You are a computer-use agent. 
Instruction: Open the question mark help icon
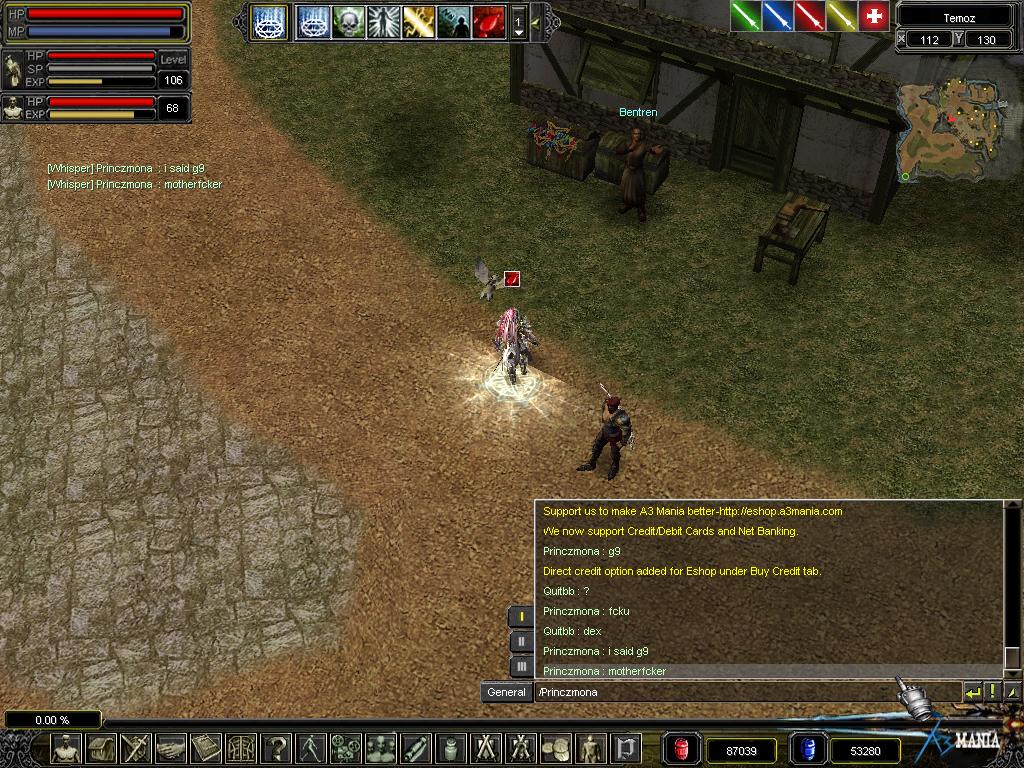[278, 747]
